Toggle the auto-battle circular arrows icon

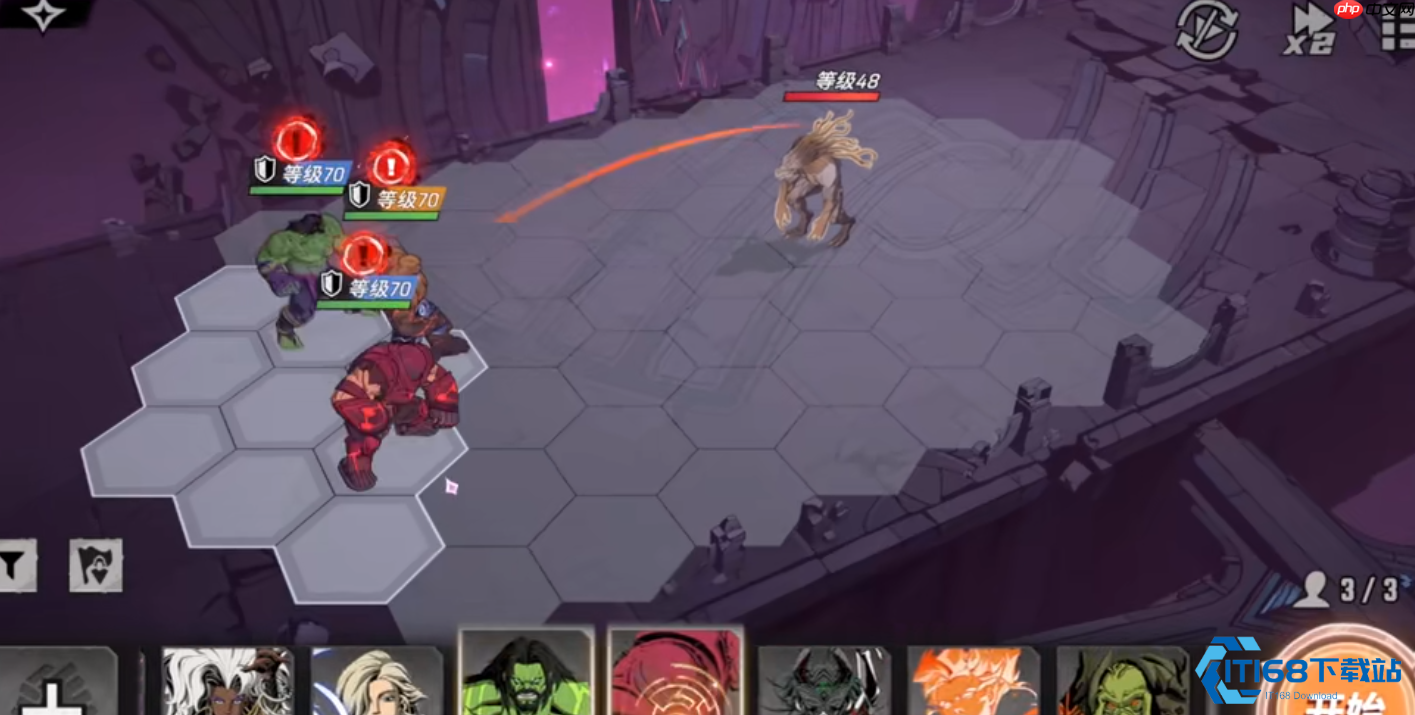click(1206, 31)
